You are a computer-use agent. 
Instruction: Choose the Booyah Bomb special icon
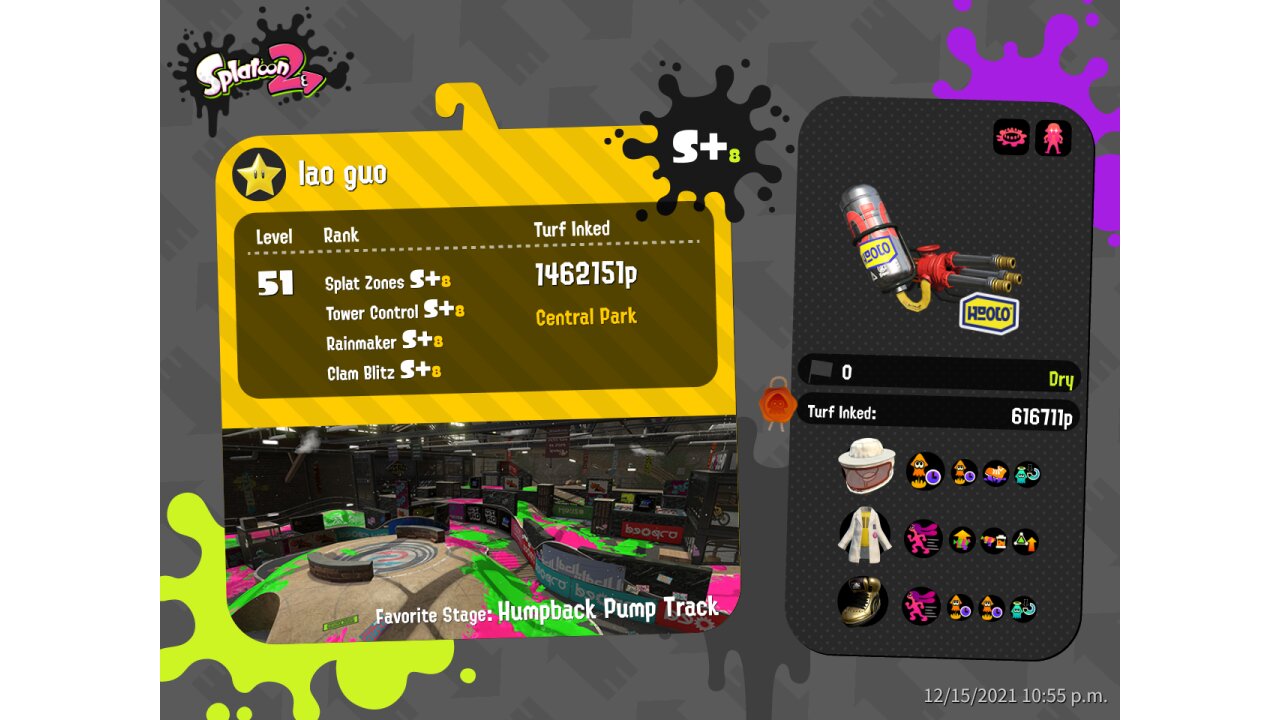click(x=1053, y=137)
